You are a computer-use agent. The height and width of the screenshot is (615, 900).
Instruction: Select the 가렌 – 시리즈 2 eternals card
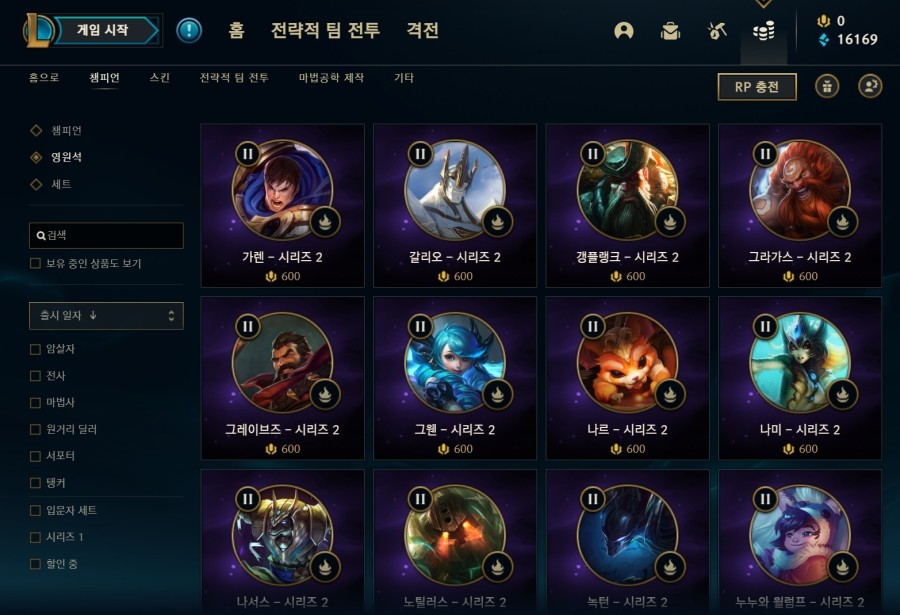[282, 205]
